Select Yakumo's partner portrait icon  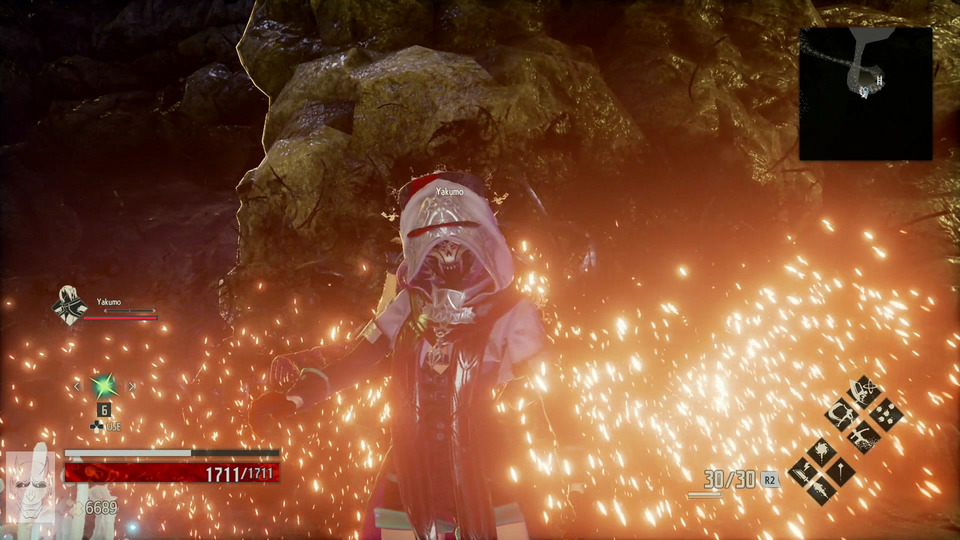pyautogui.click(x=68, y=305)
